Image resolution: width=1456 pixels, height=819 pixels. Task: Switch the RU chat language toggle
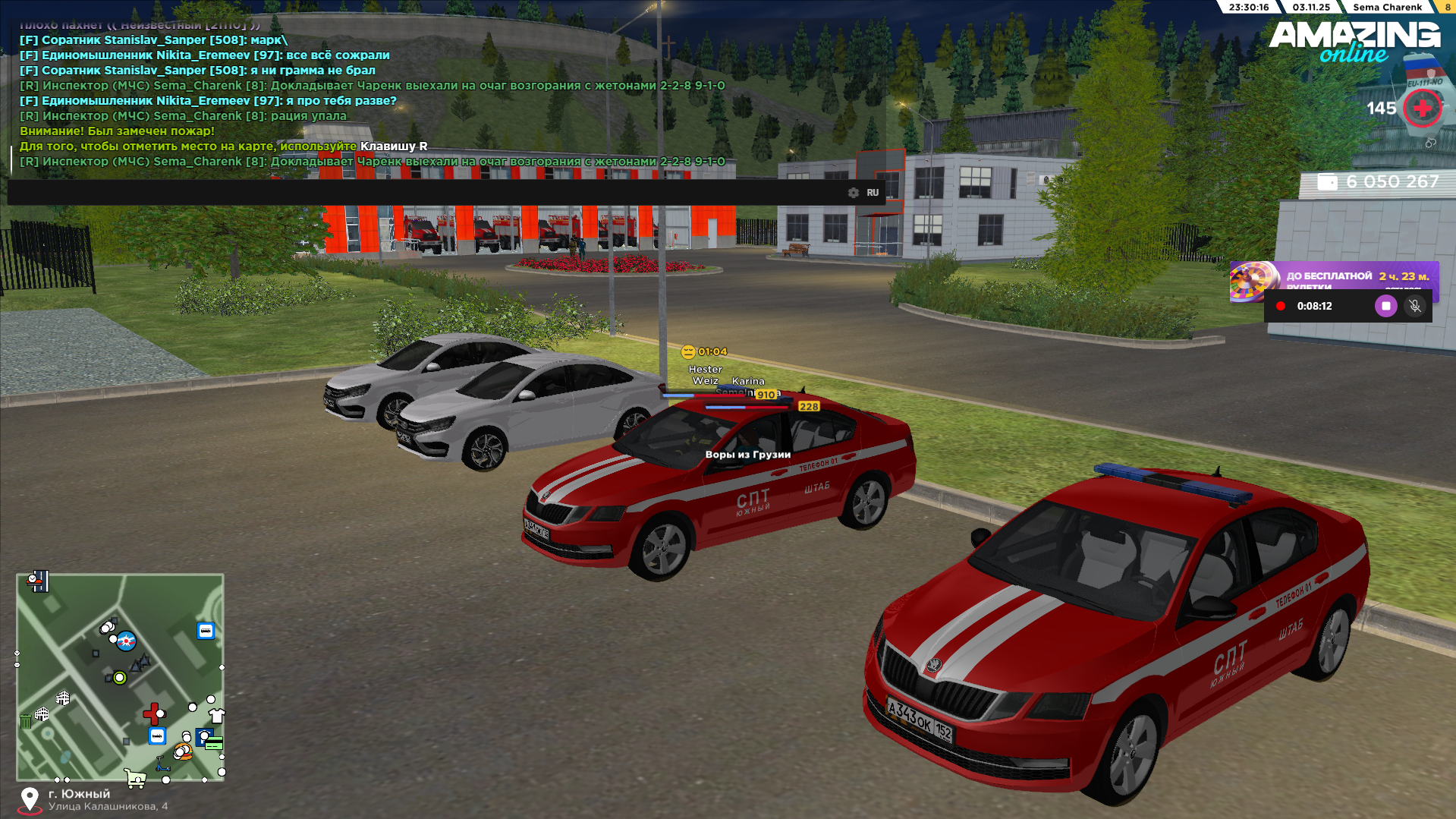(873, 193)
